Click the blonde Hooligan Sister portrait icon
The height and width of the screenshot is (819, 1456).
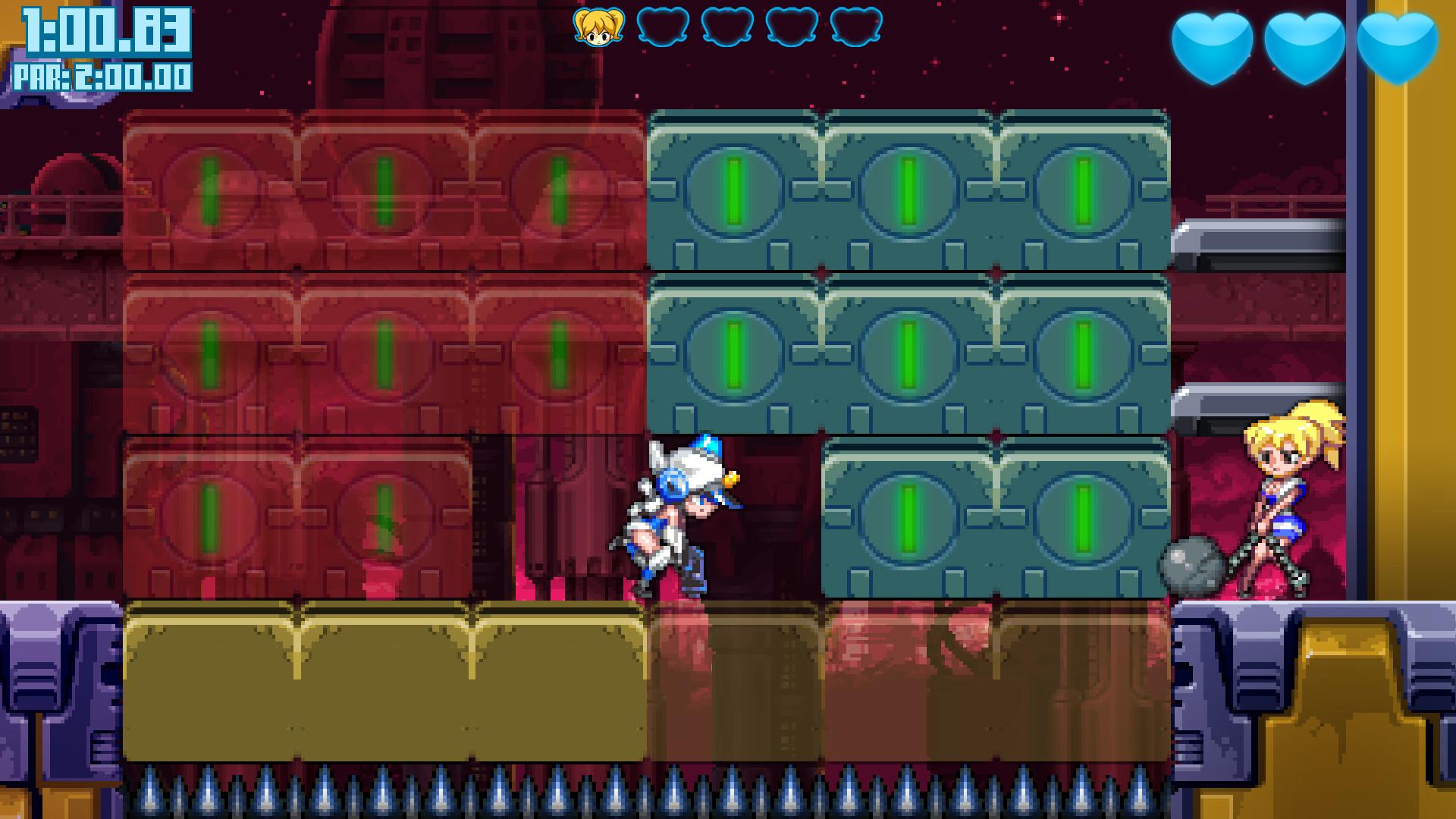pyautogui.click(x=598, y=27)
